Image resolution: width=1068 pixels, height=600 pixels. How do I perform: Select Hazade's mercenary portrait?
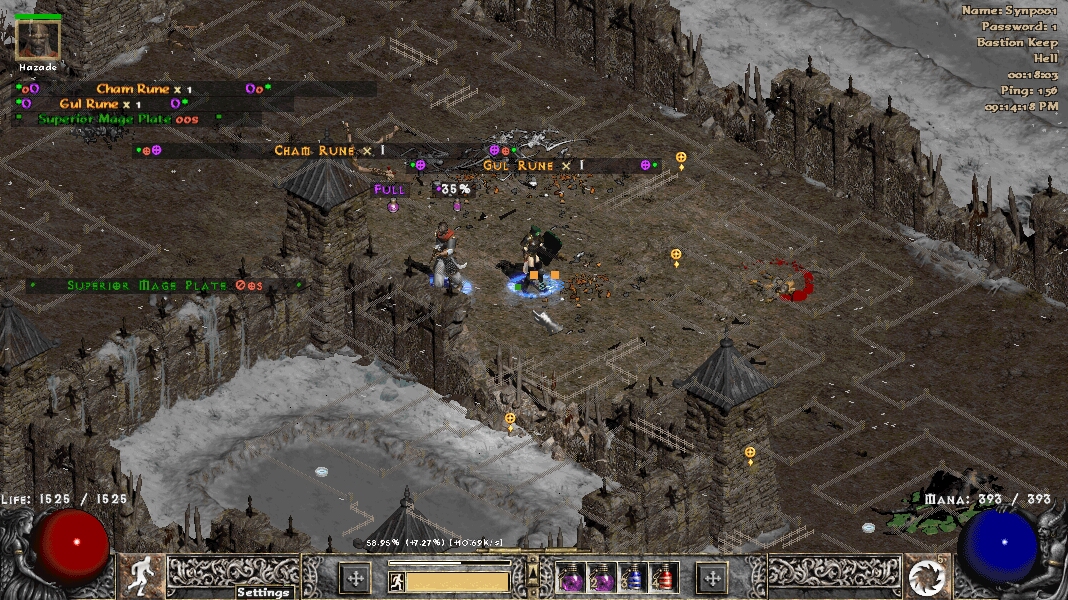pyautogui.click(x=38, y=39)
